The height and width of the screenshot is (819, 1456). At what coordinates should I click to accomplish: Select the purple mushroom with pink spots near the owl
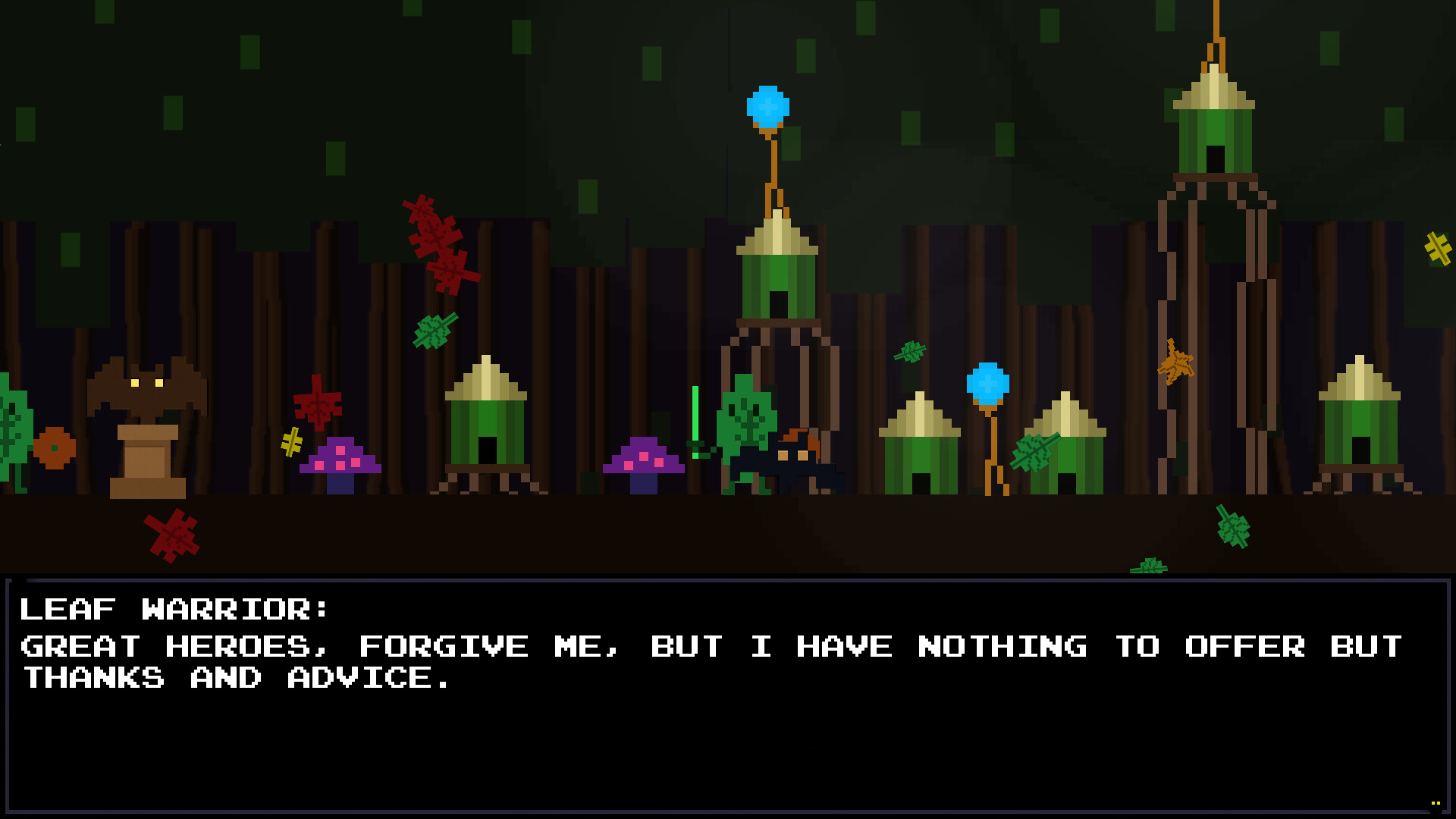tap(341, 459)
